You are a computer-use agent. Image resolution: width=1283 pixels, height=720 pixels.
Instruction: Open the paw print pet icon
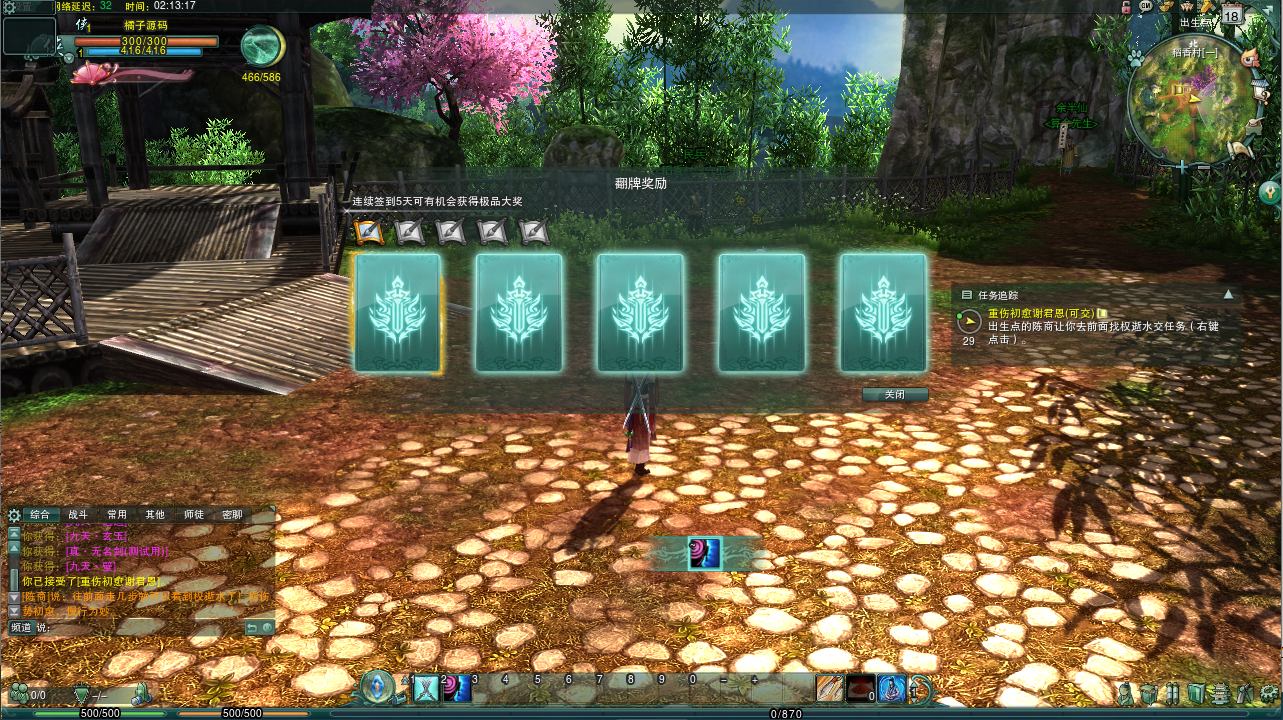[1135, 59]
